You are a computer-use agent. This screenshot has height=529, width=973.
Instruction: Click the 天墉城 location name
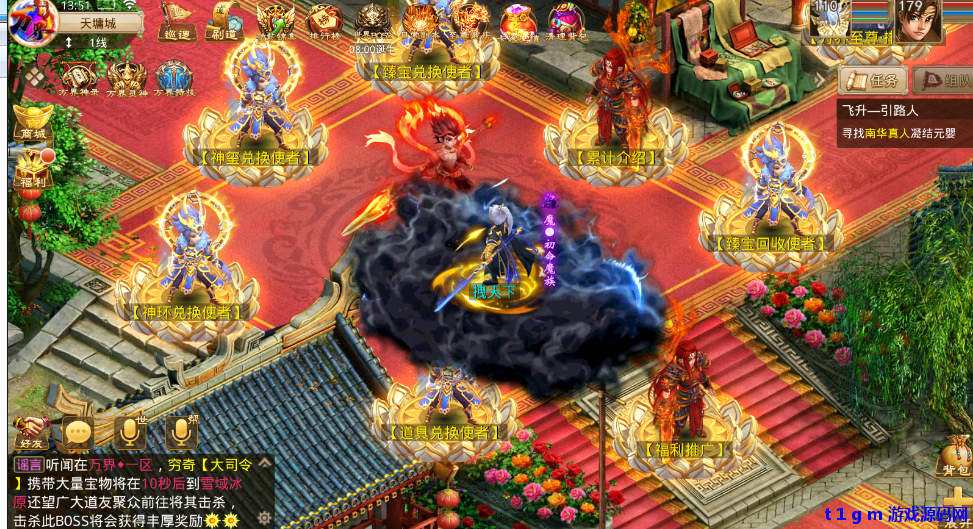[x=98, y=22]
